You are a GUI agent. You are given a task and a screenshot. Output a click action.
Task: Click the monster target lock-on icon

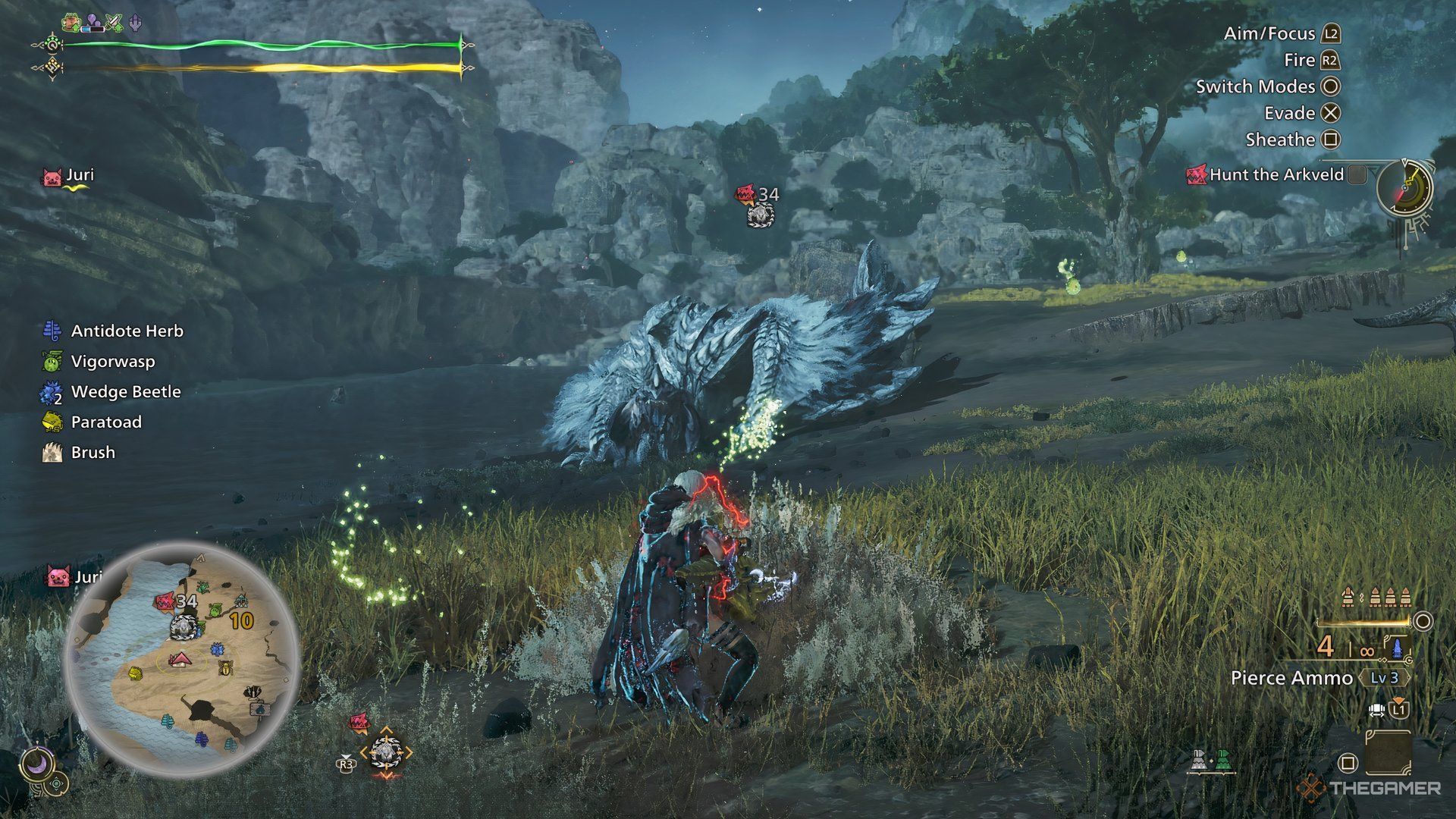[385, 752]
